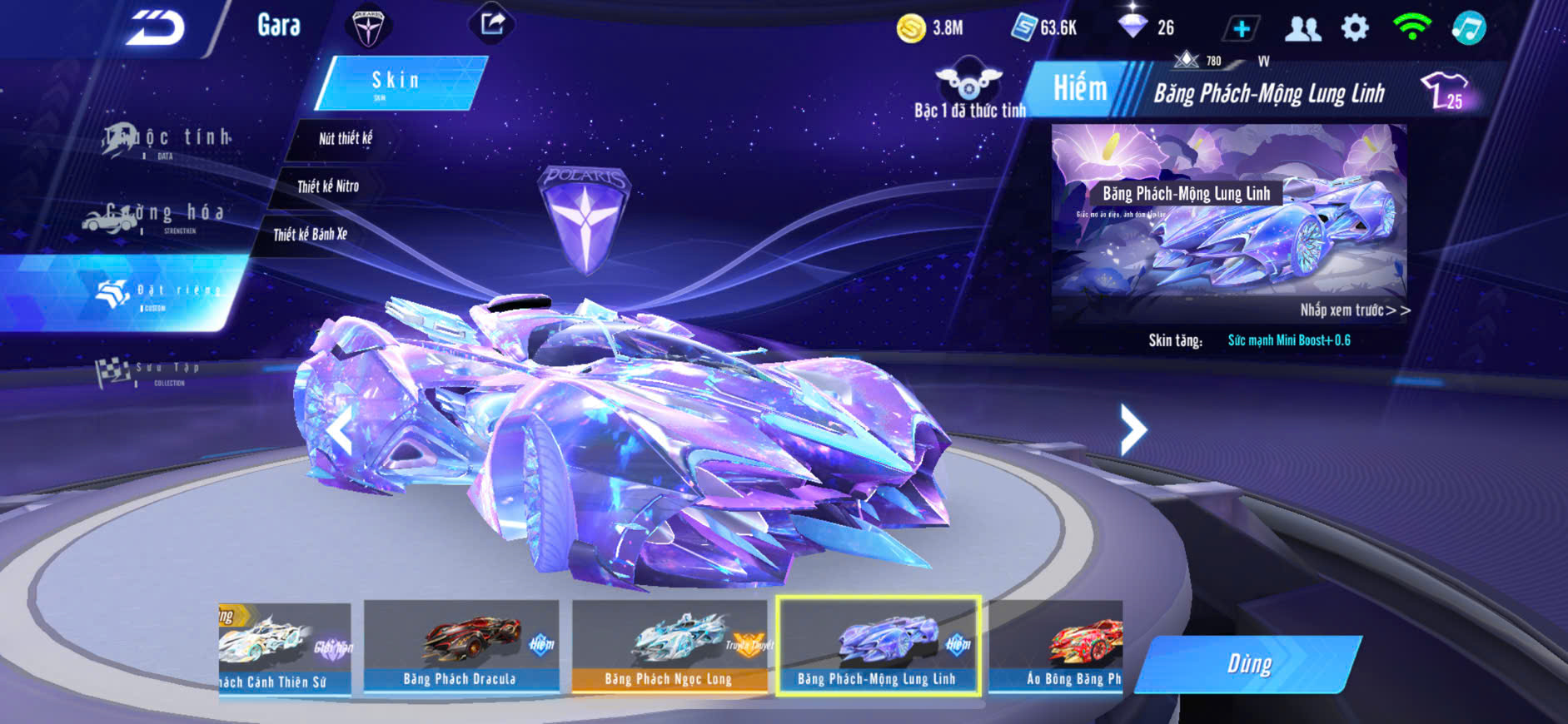Open the share icon next to Gara
Viewport: 1568px width, 724px height.
coord(492,24)
